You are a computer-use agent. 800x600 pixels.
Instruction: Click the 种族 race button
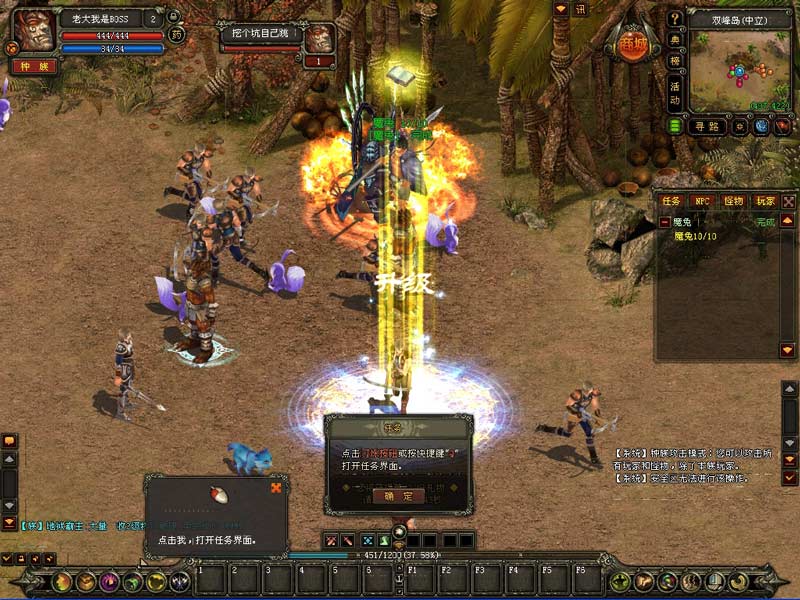click(32, 66)
